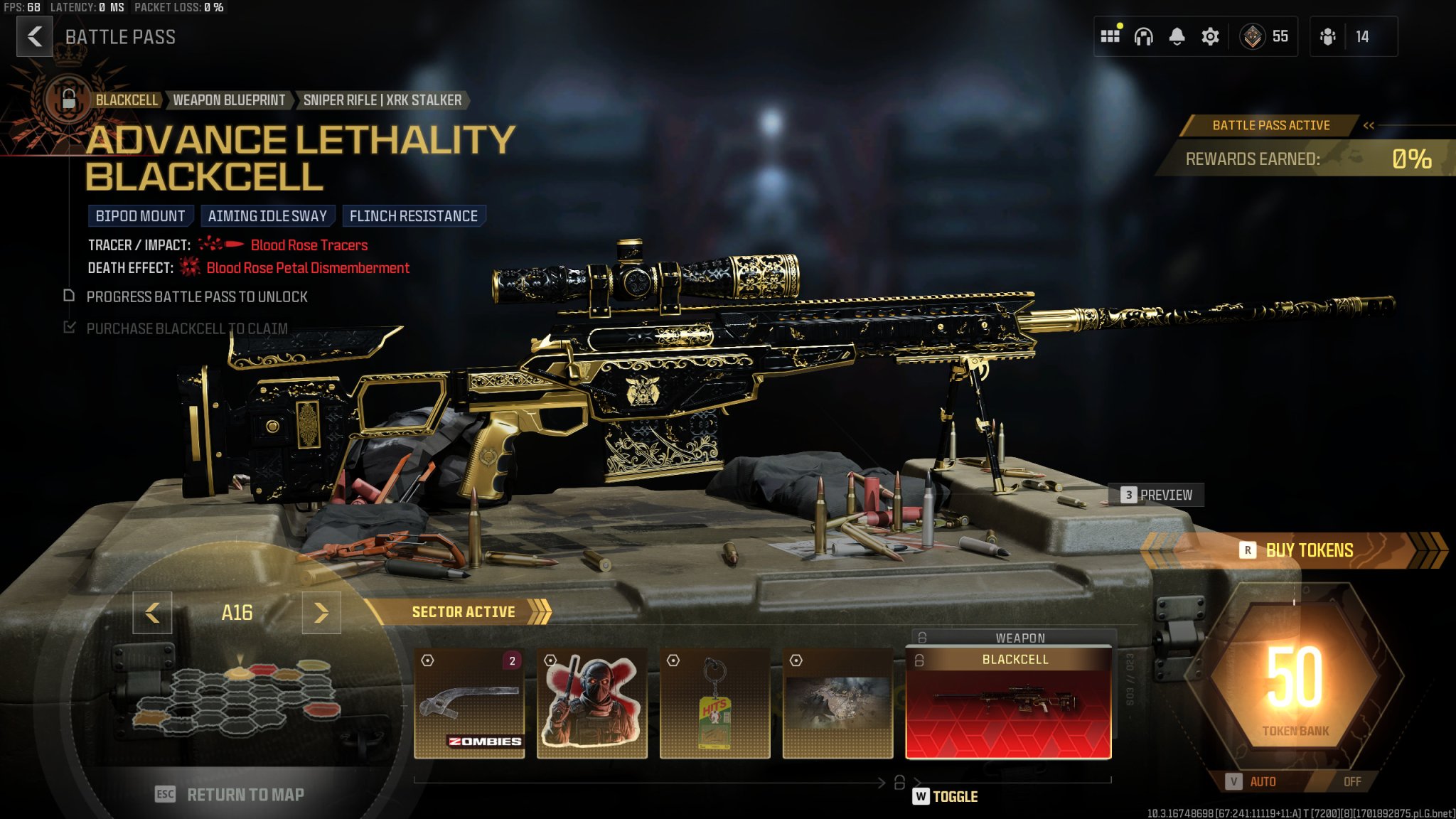Go to the previous sector
The image size is (1456, 819).
click(152, 612)
